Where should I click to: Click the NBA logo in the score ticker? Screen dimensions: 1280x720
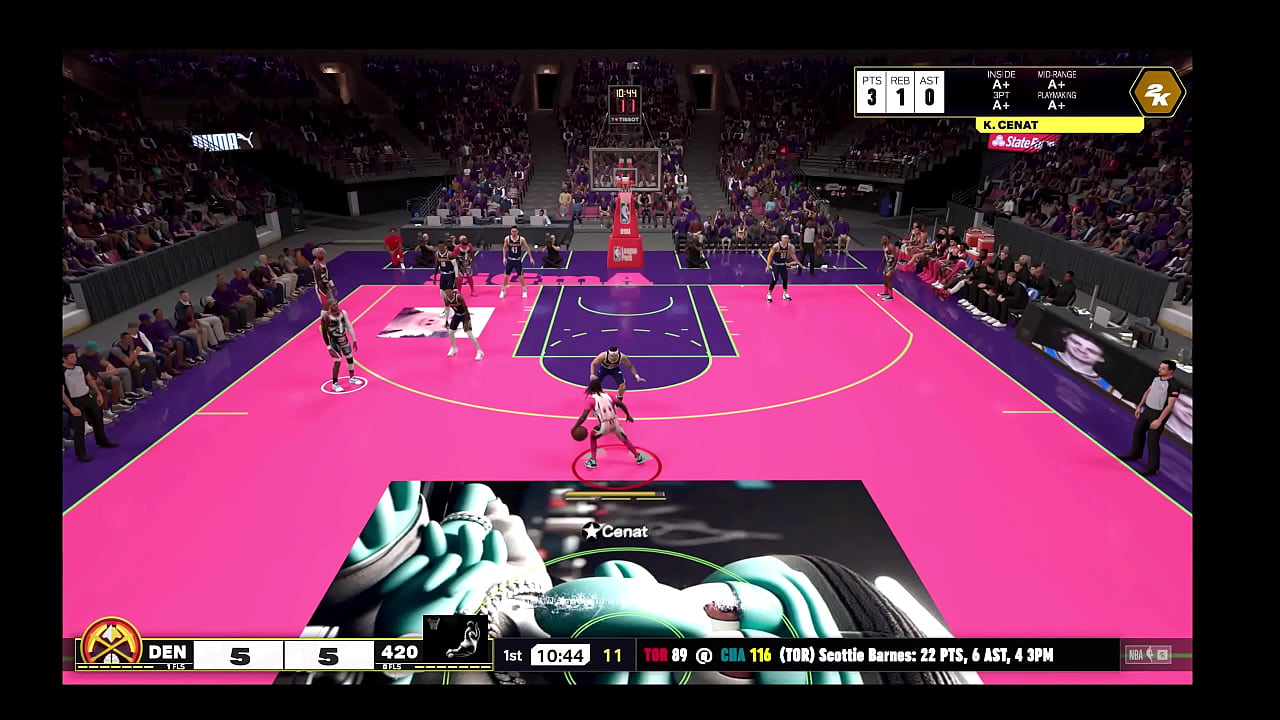click(1140, 653)
